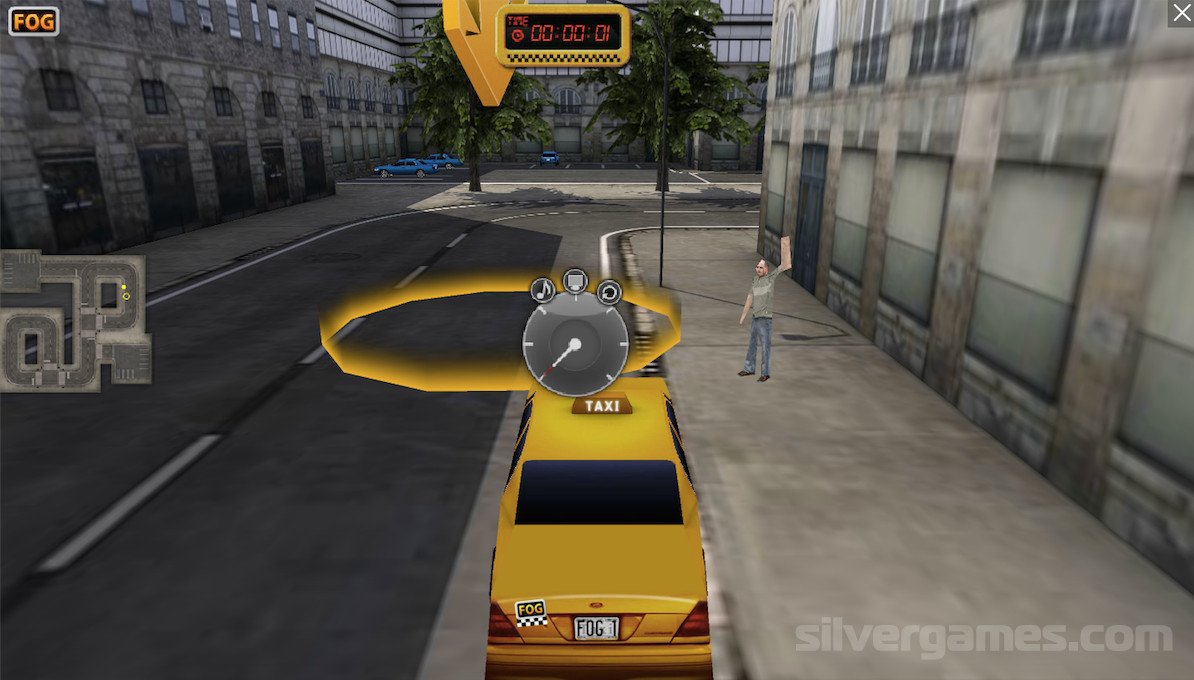The height and width of the screenshot is (680, 1194).
Task: Click the monitor screen icon button
Action: pos(575,281)
